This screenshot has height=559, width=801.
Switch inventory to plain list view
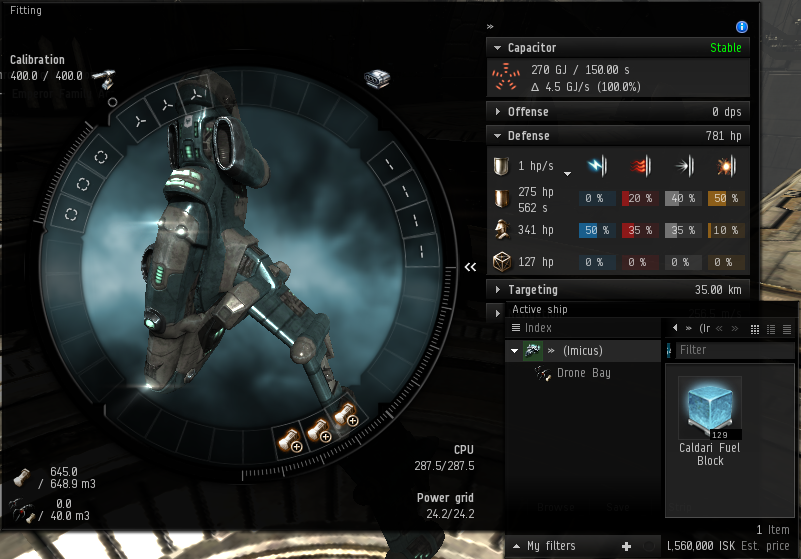(x=787, y=329)
